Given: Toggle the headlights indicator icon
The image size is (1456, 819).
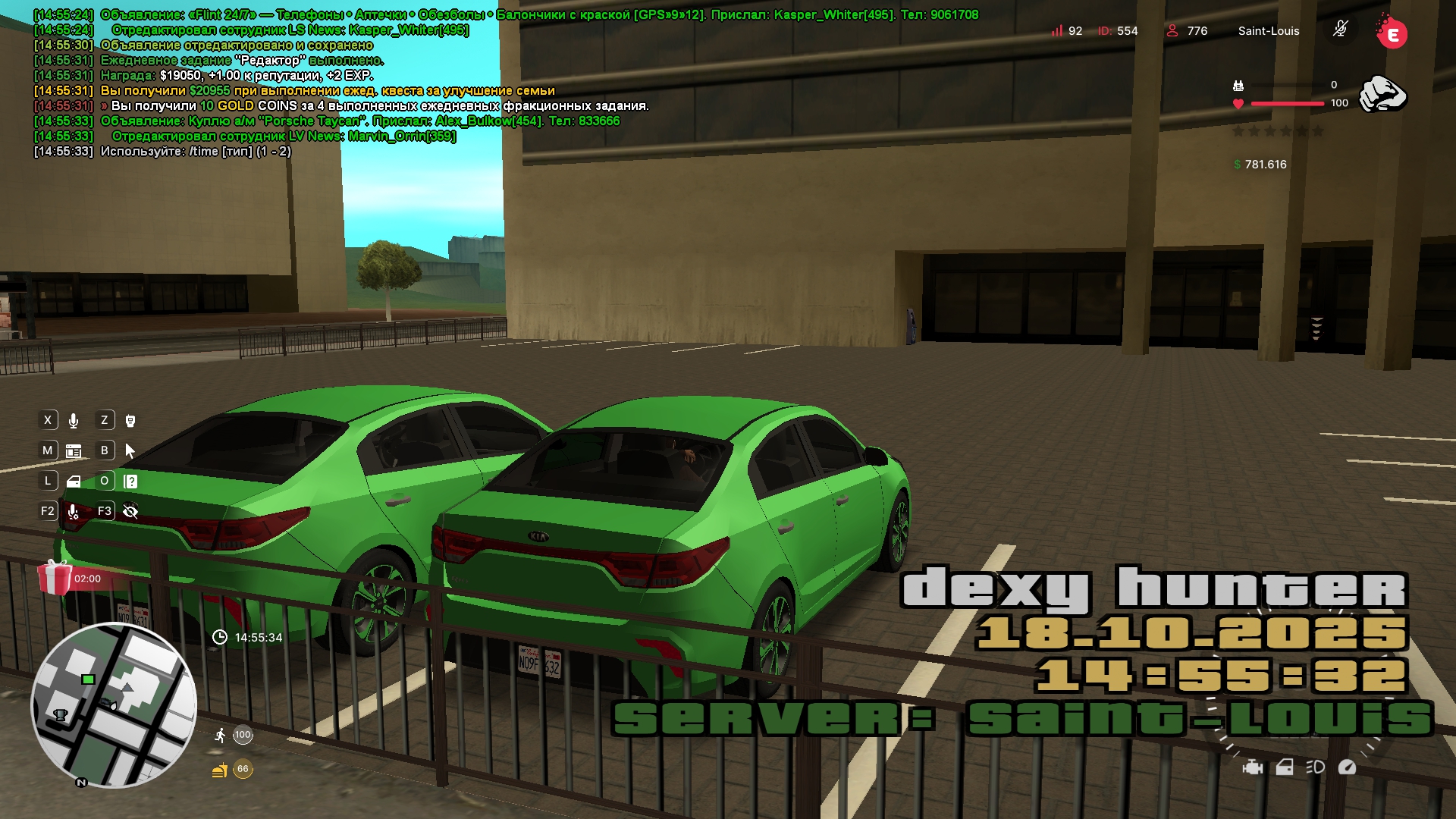Looking at the screenshot, I should (x=1316, y=767).
